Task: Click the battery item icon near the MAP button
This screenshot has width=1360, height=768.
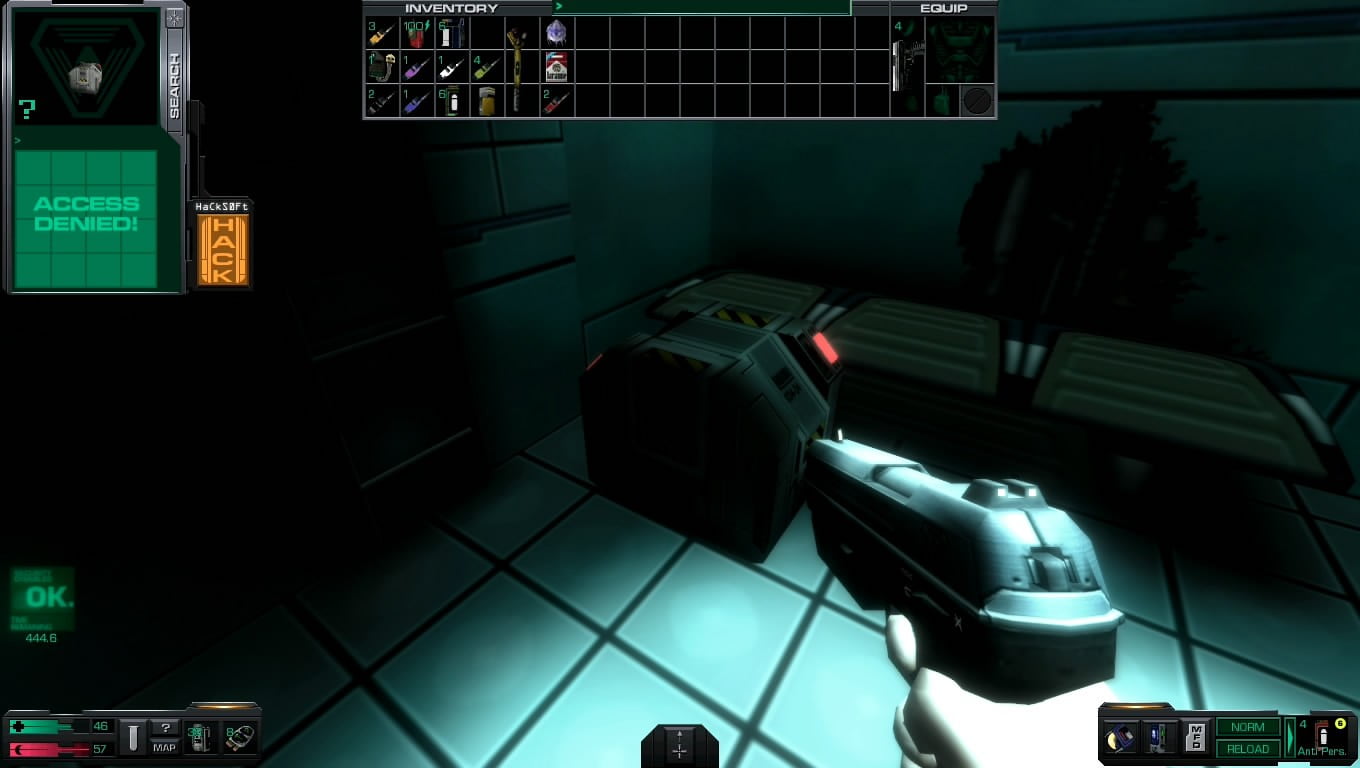Action: point(199,737)
